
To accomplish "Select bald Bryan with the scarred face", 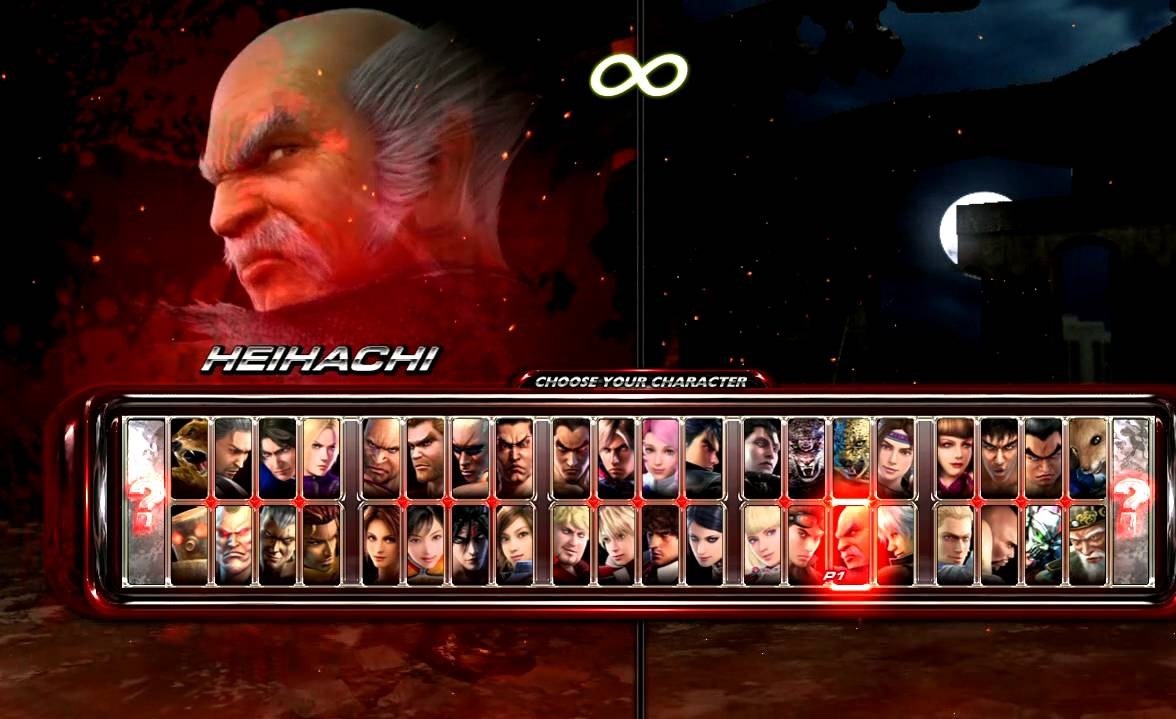I will pyautogui.click(x=469, y=457).
